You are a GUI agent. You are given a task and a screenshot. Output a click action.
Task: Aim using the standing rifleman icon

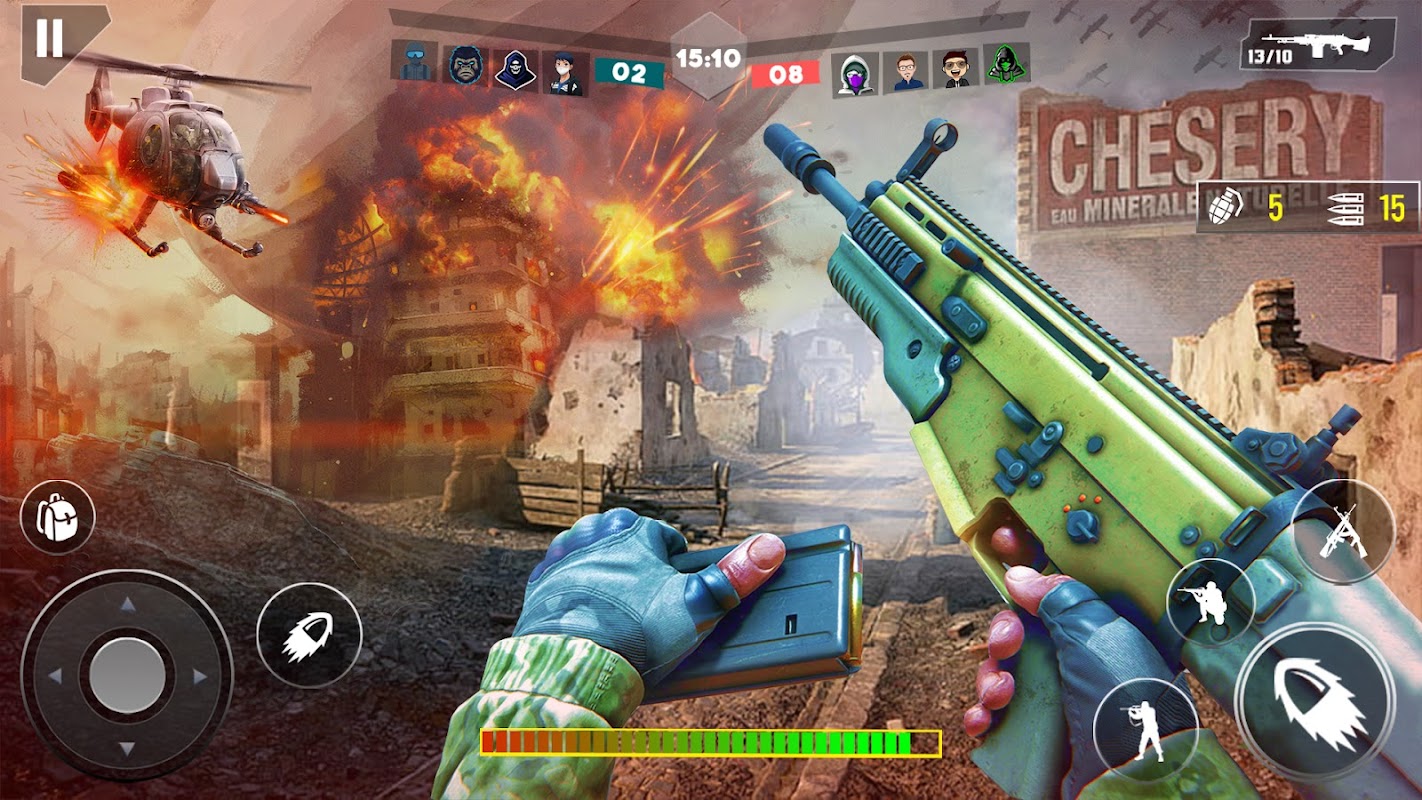pos(1144,729)
